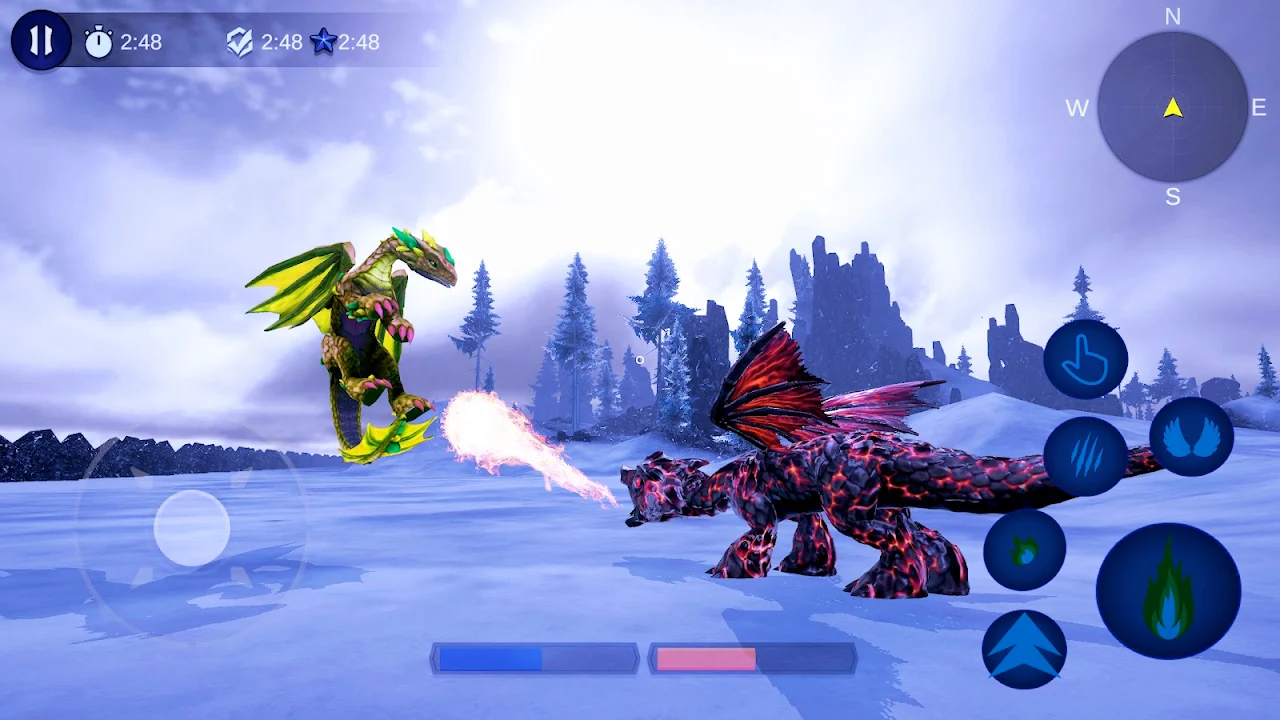Unleash the large flame breath attack

pos(1168,591)
